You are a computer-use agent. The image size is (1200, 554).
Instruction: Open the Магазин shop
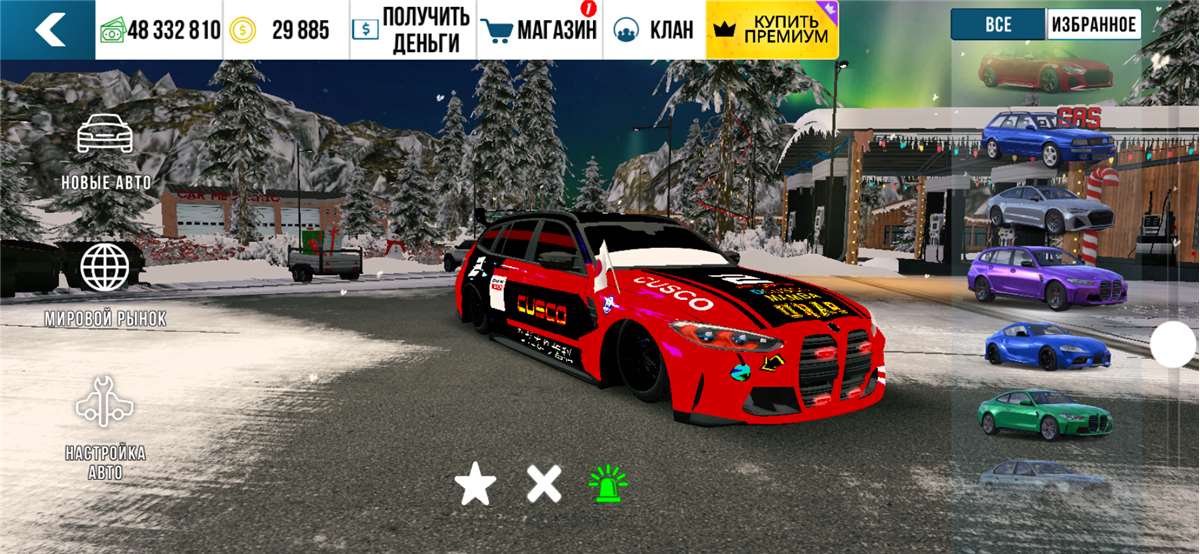(x=539, y=30)
